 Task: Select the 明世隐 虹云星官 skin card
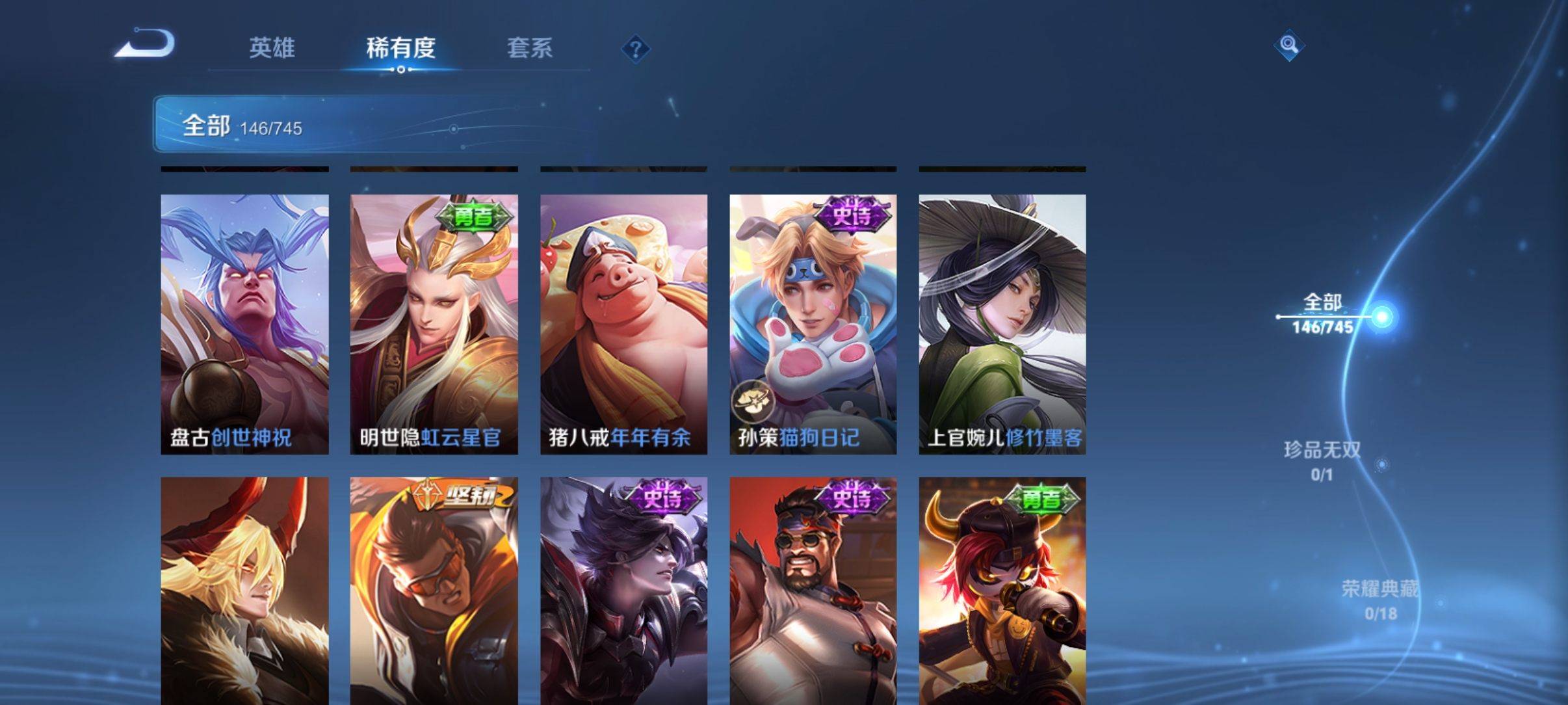[434, 324]
